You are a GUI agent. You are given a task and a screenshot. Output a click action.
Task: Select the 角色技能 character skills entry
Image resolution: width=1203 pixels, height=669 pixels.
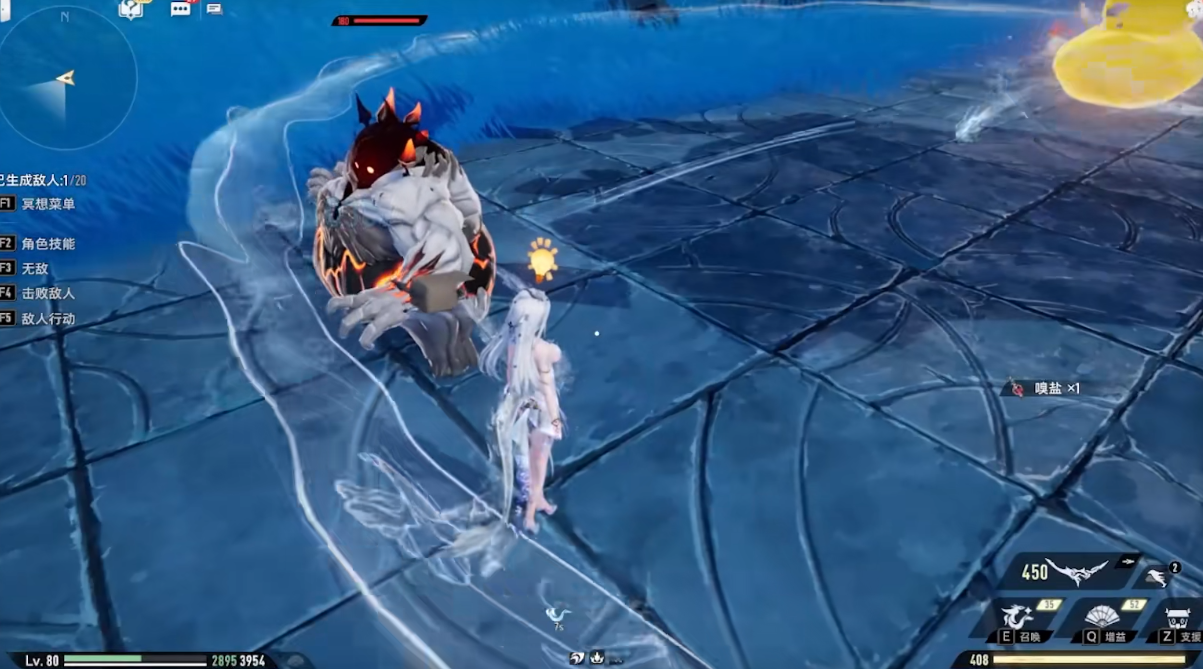click(x=48, y=244)
